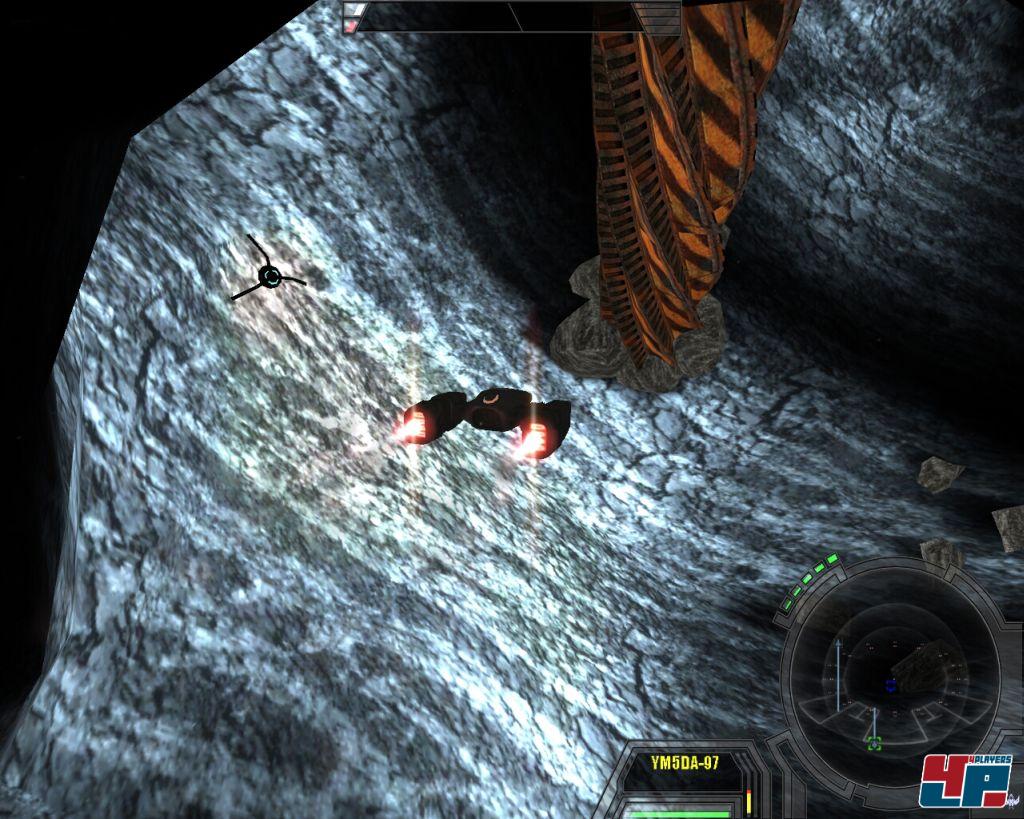Viewport: 1024px width, 819px height.
Task: Select the YM5DA-97 target label panel
Action: (x=684, y=763)
